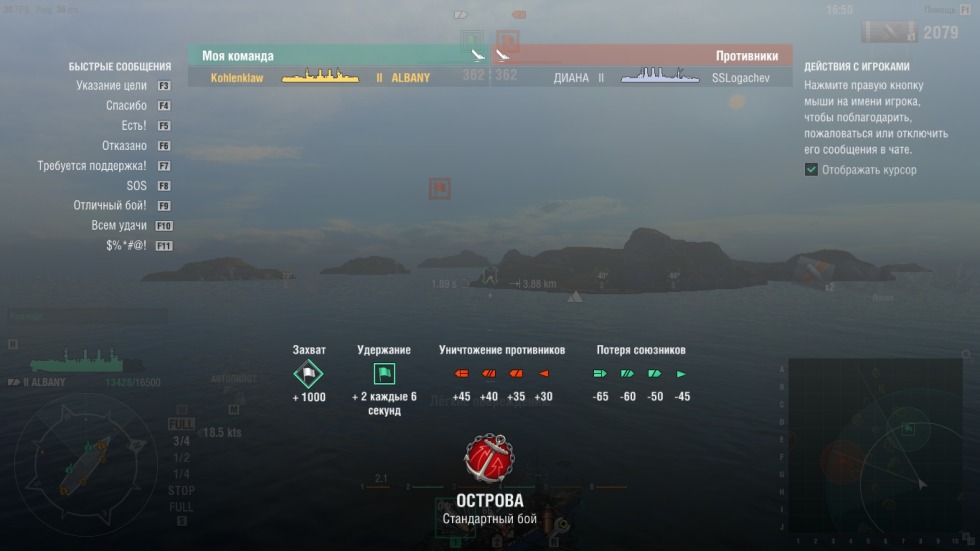Choose the "Отличный бой!" quick message

(110, 206)
